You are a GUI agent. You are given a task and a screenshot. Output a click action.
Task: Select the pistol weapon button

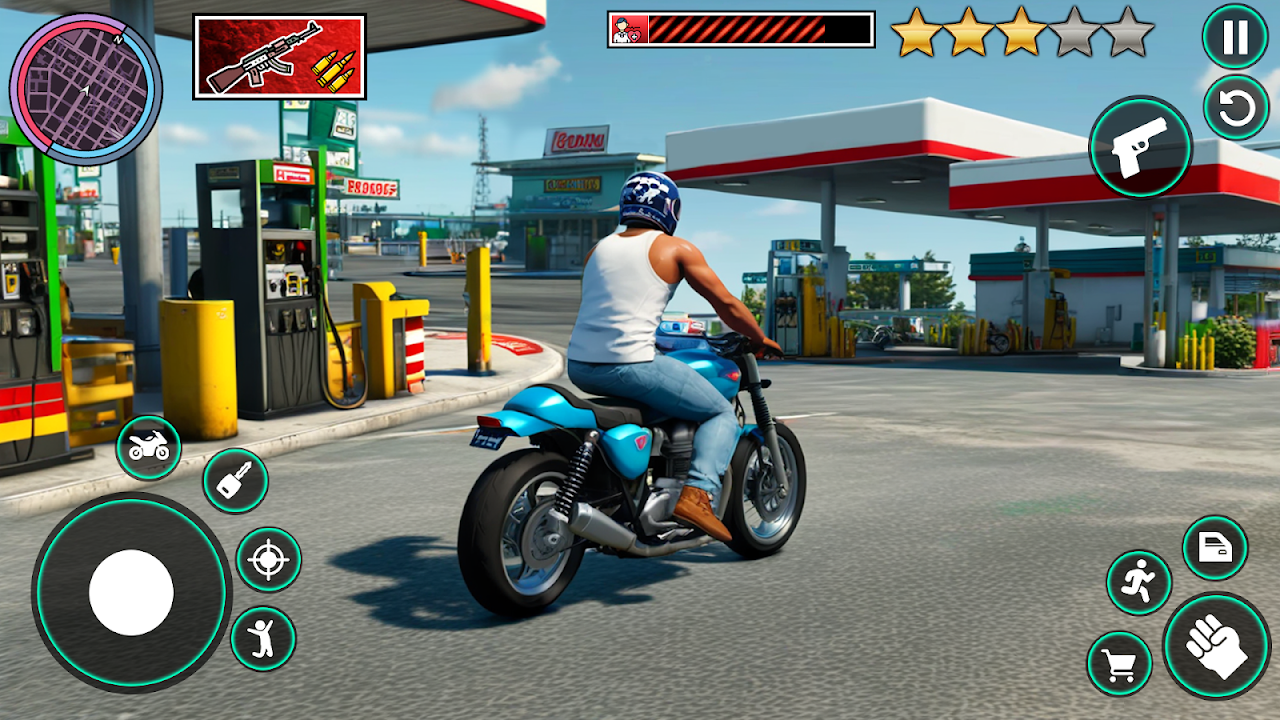1140,147
